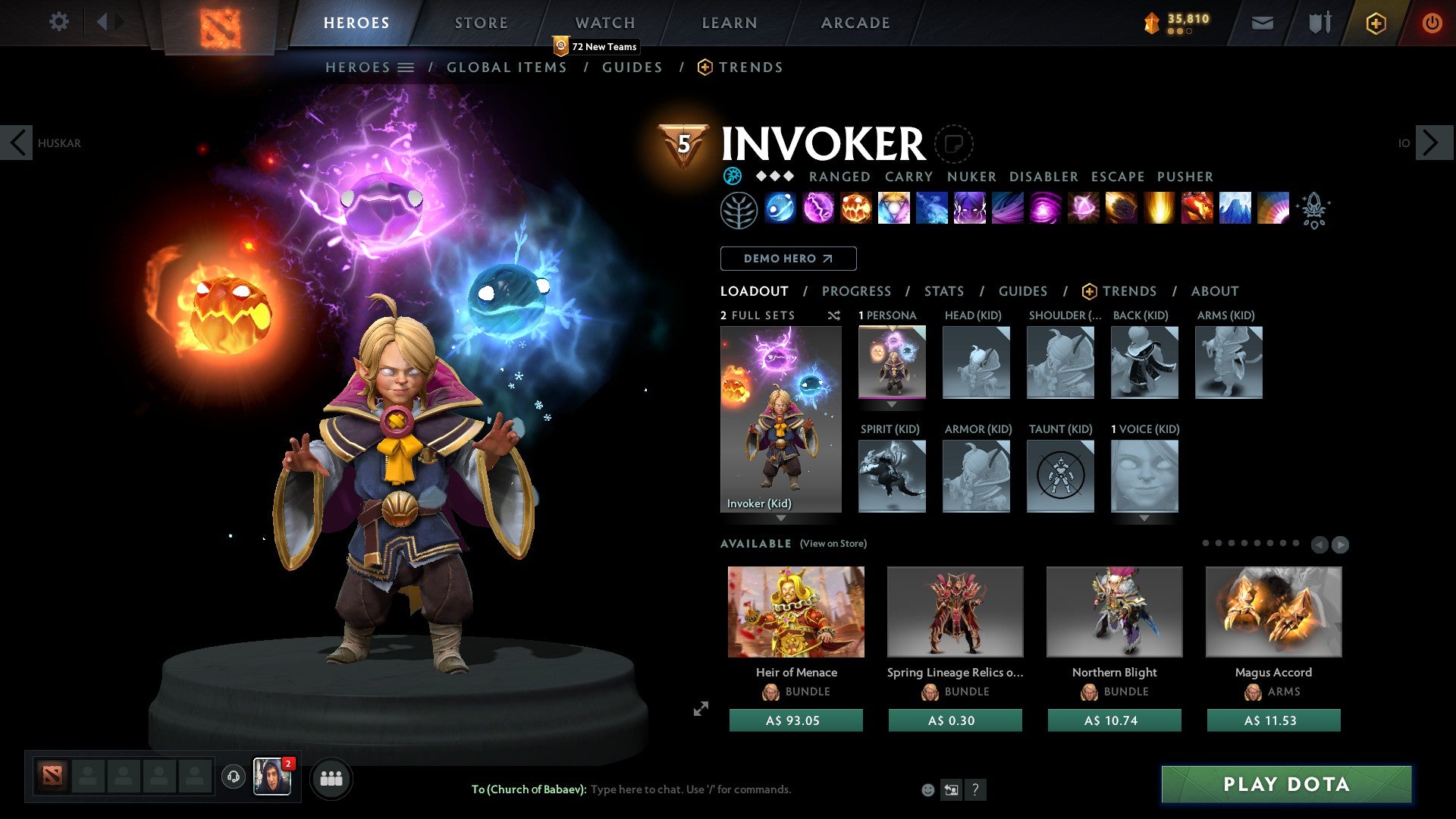This screenshot has width=1456, height=819.
Task: Click the Demo Hero button
Action: point(788,258)
